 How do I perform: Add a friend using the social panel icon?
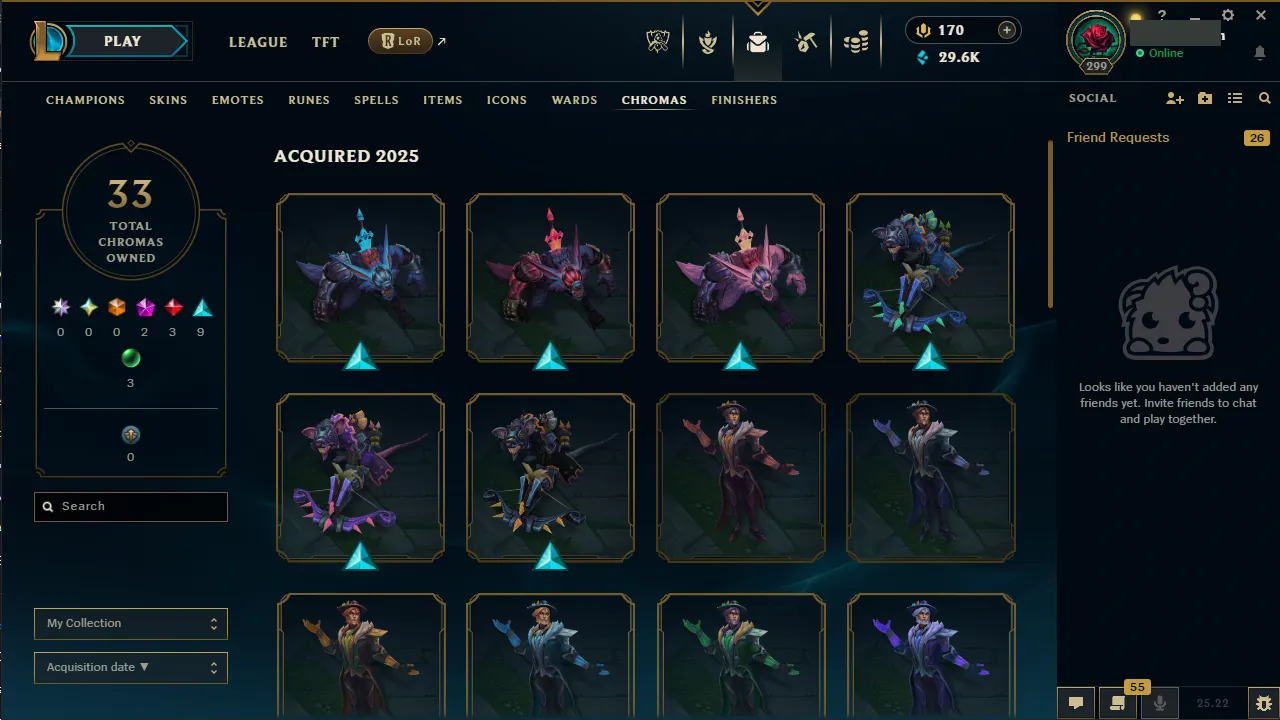point(1175,98)
